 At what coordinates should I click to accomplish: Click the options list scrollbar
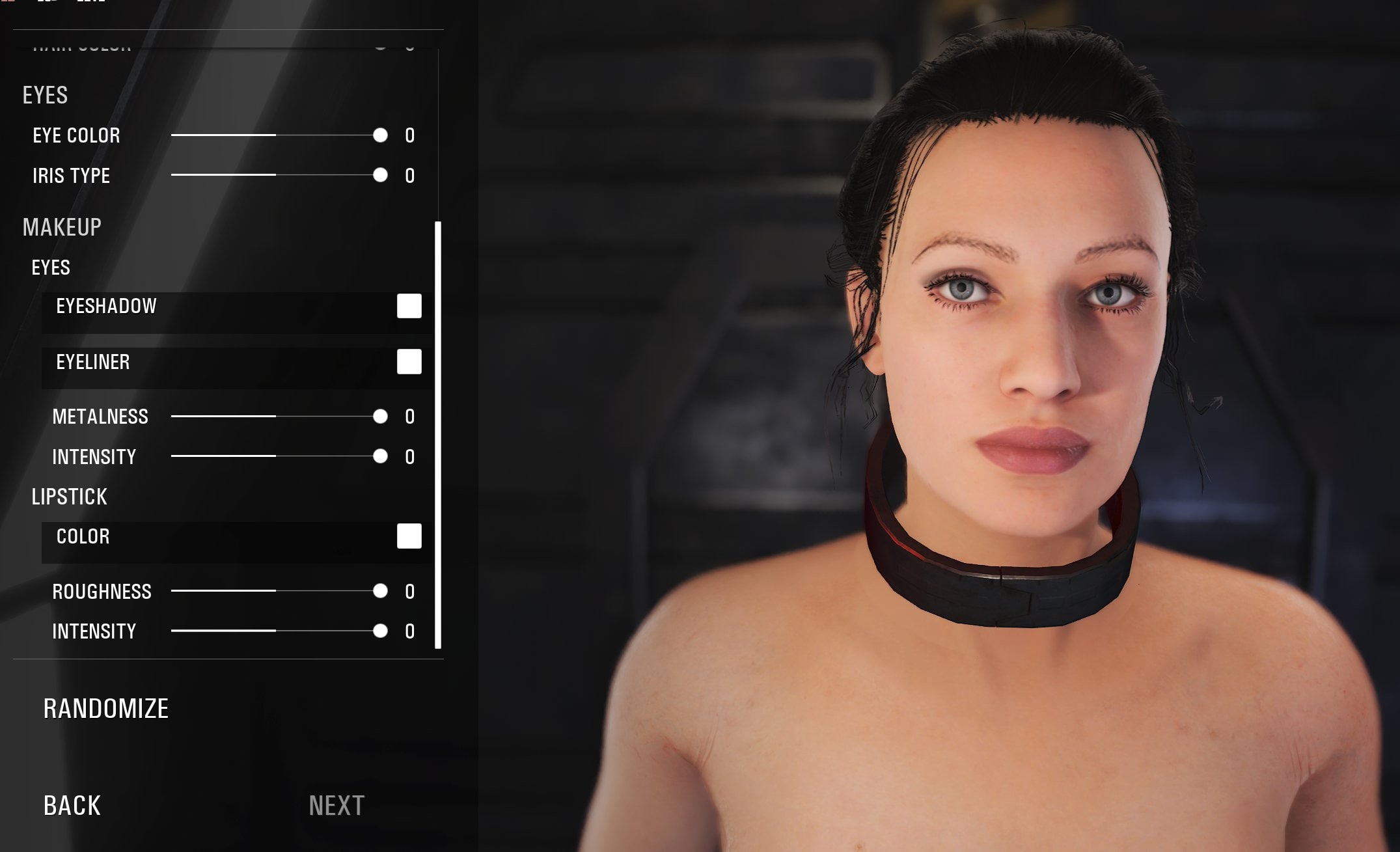[438, 435]
